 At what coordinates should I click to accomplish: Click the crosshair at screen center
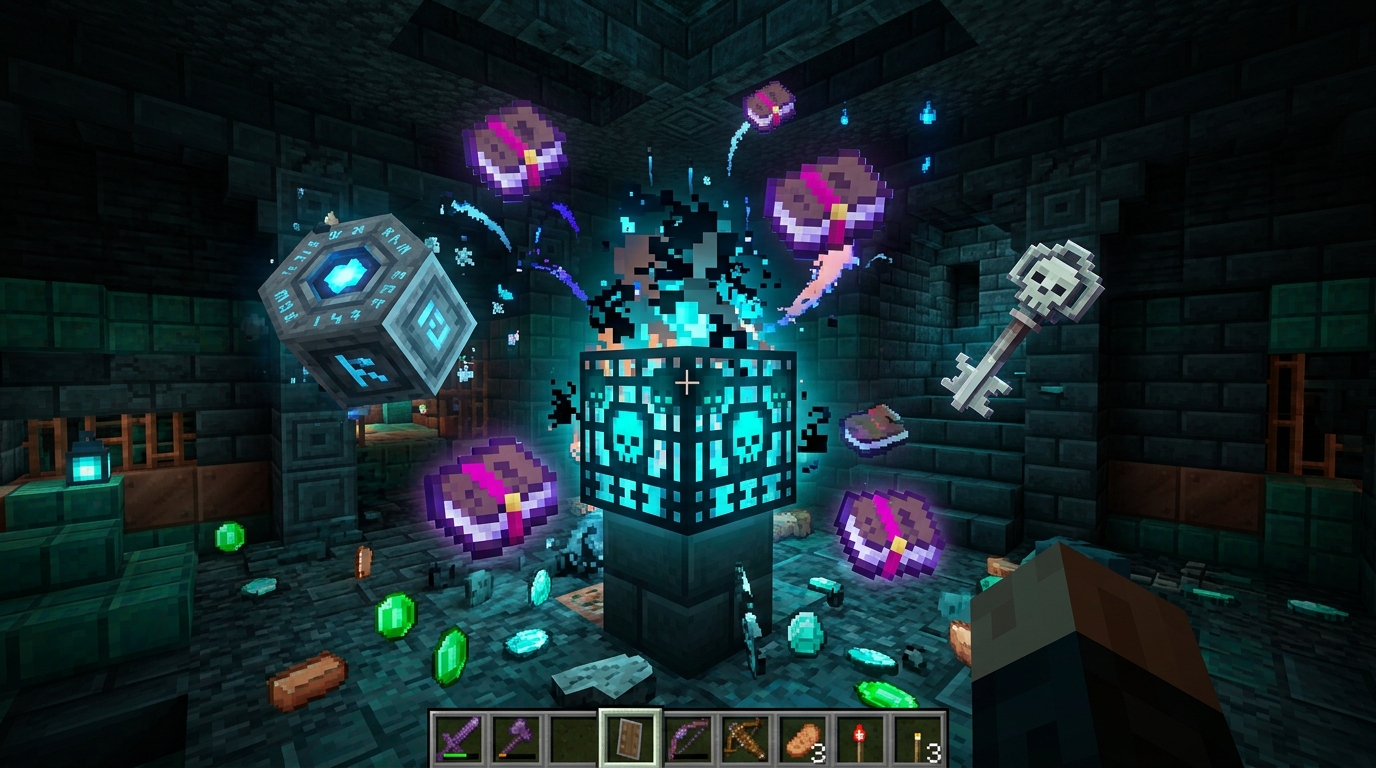[688, 380]
